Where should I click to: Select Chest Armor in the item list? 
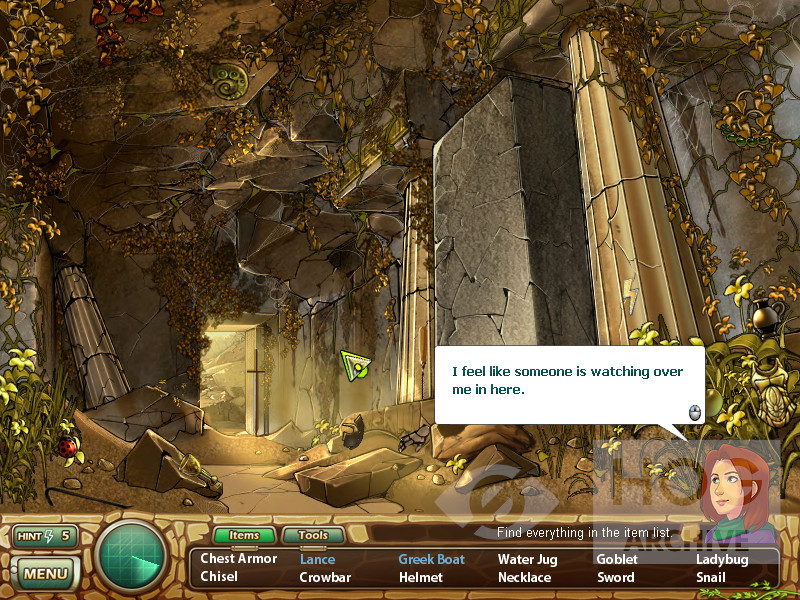tap(239, 559)
